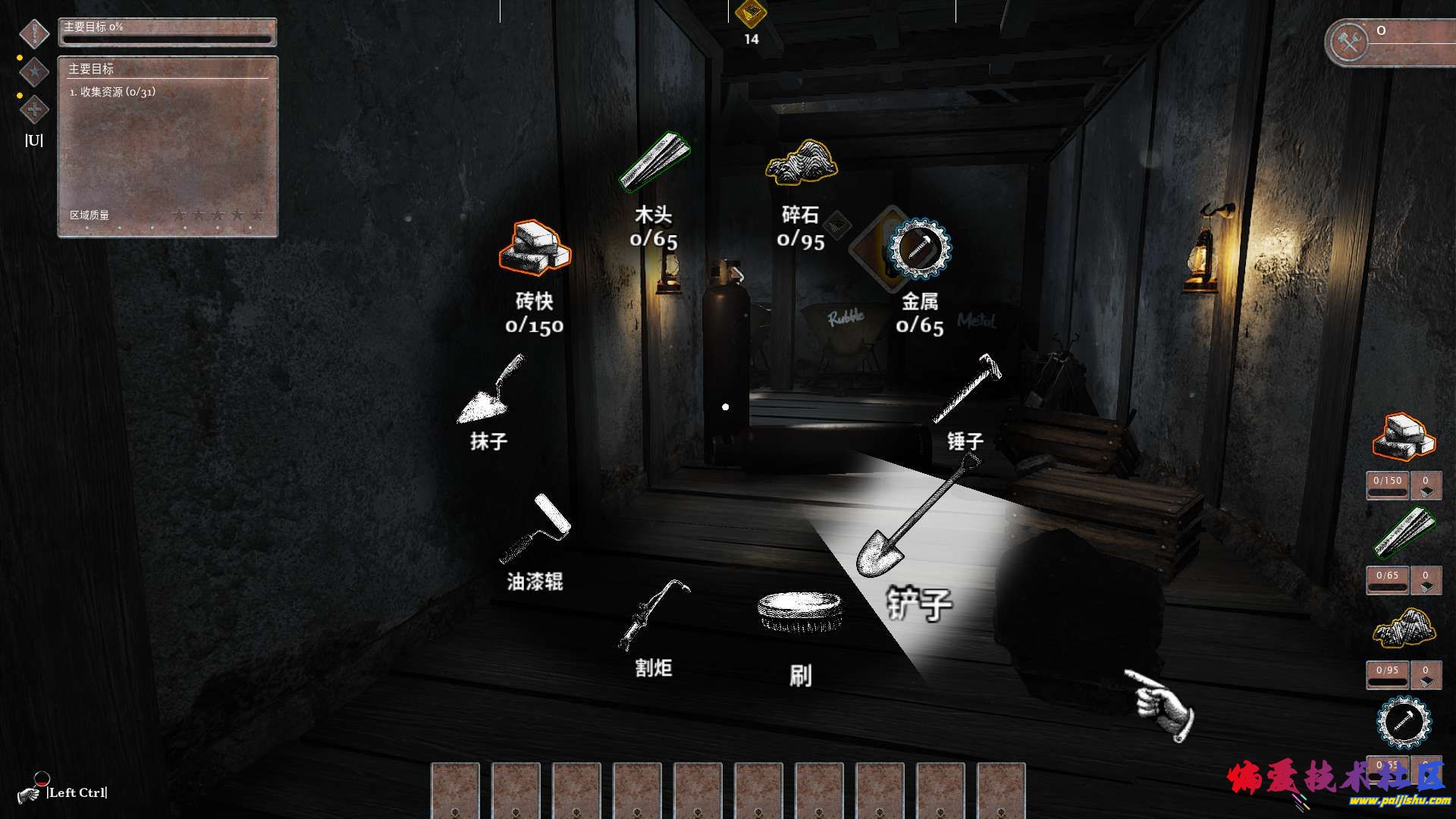Choose the paint roller (油漆辊)
1456x819 pixels.
click(535, 529)
